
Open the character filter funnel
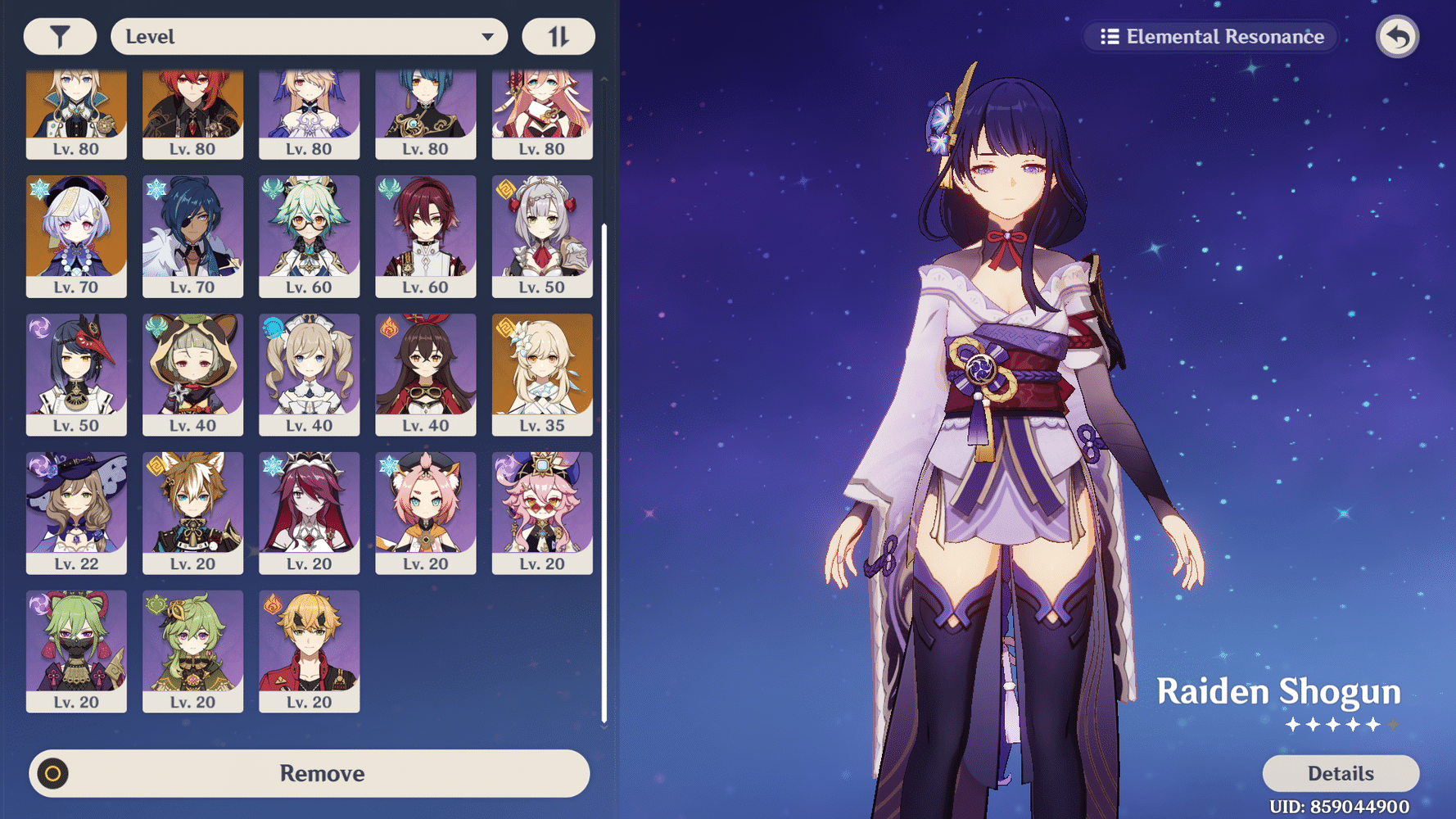pyautogui.click(x=60, y=37)
